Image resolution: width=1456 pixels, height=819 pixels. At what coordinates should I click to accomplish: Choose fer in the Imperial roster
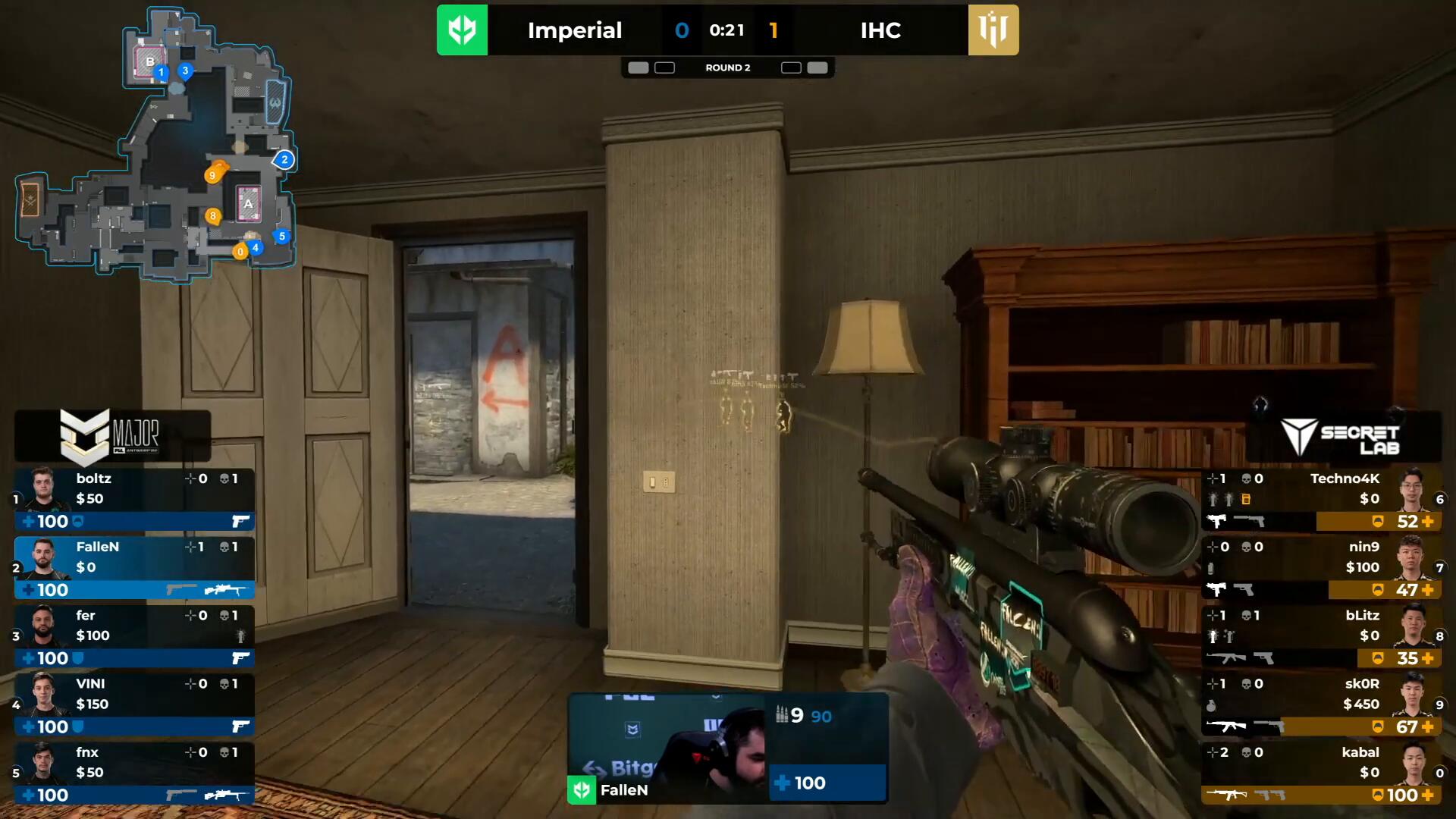pos(134,635)
